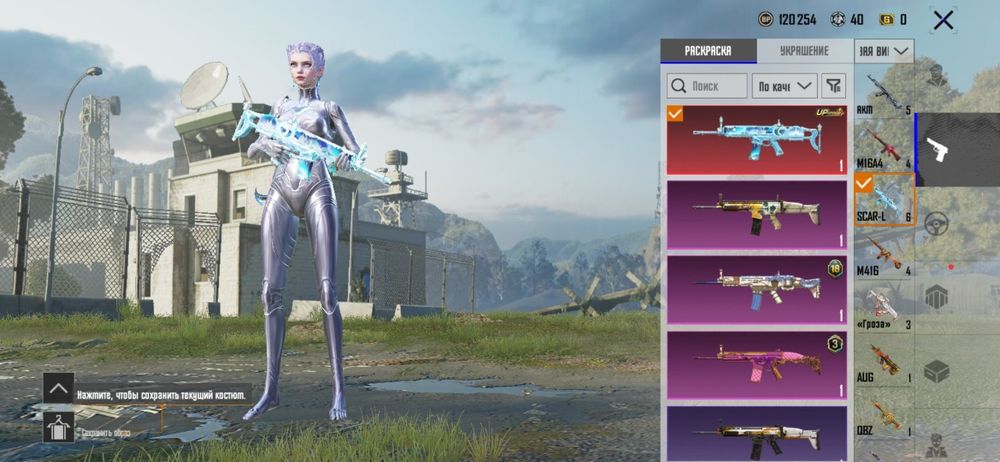Open the steering wheel vehicle category
Viewport: 1000px width, 462px height.
tap(937, 223)
